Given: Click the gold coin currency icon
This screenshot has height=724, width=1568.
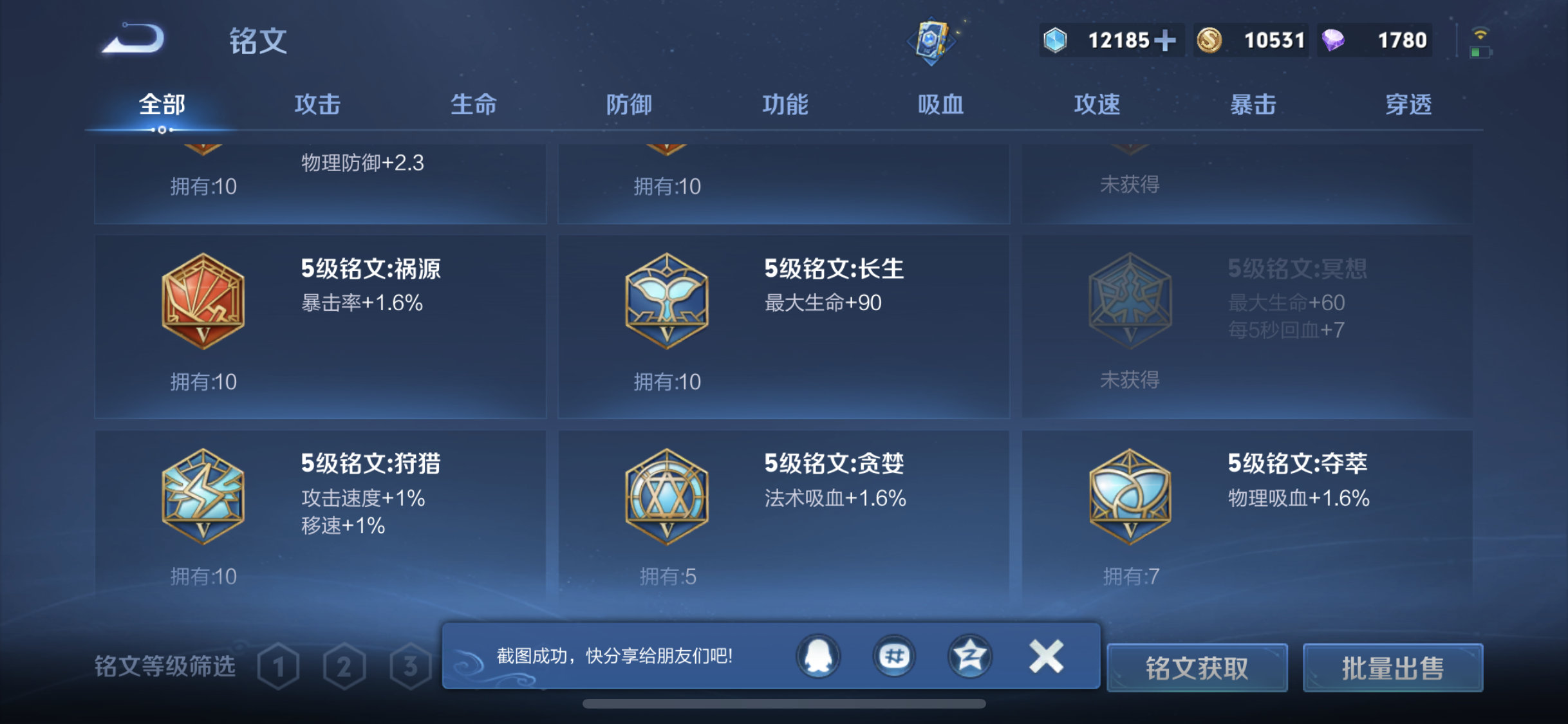Looking at the screenshot, I should (1209, 40).
